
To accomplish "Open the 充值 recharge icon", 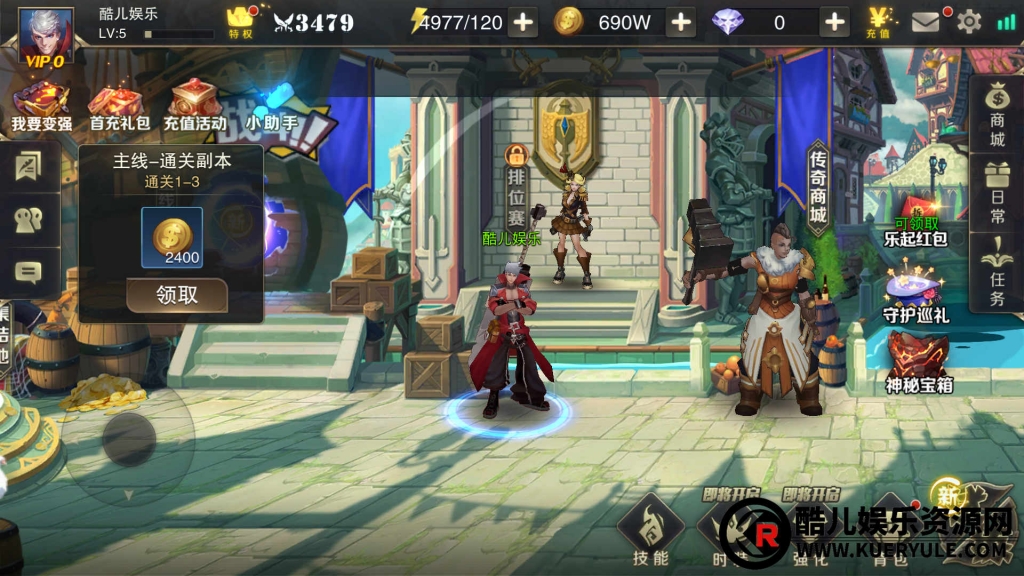I will point(879,22).
